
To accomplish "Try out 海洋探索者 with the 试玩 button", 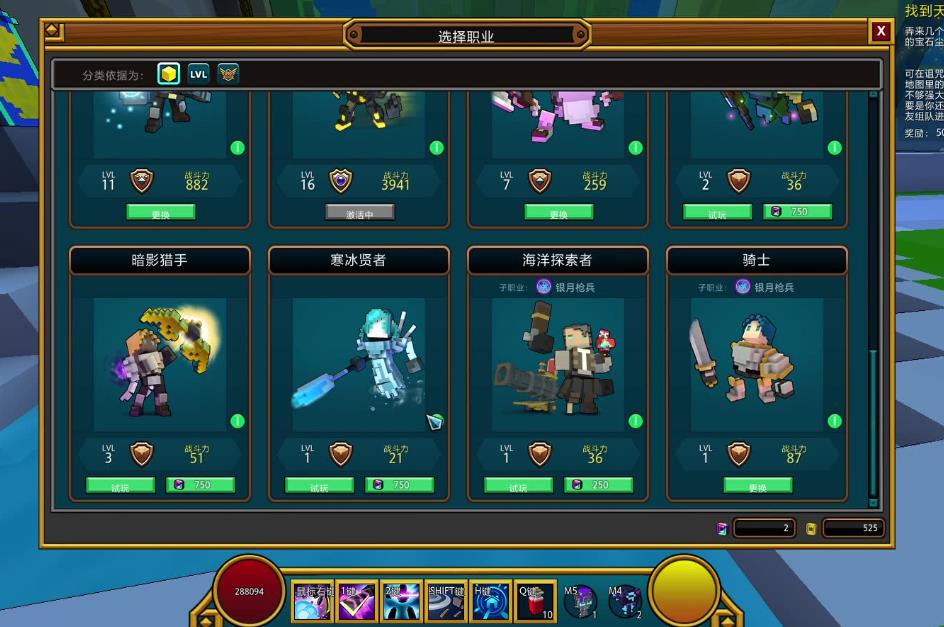I will (x=518, y=486).
